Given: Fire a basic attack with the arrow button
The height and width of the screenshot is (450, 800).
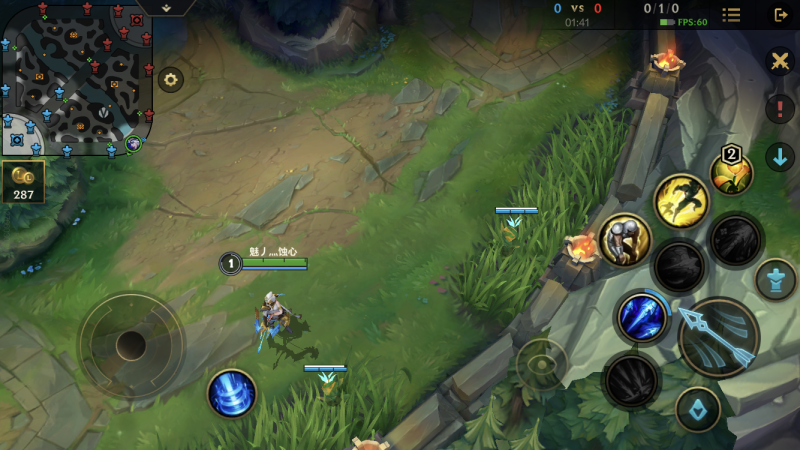Looking at the screenshot, I should (719, 337).
